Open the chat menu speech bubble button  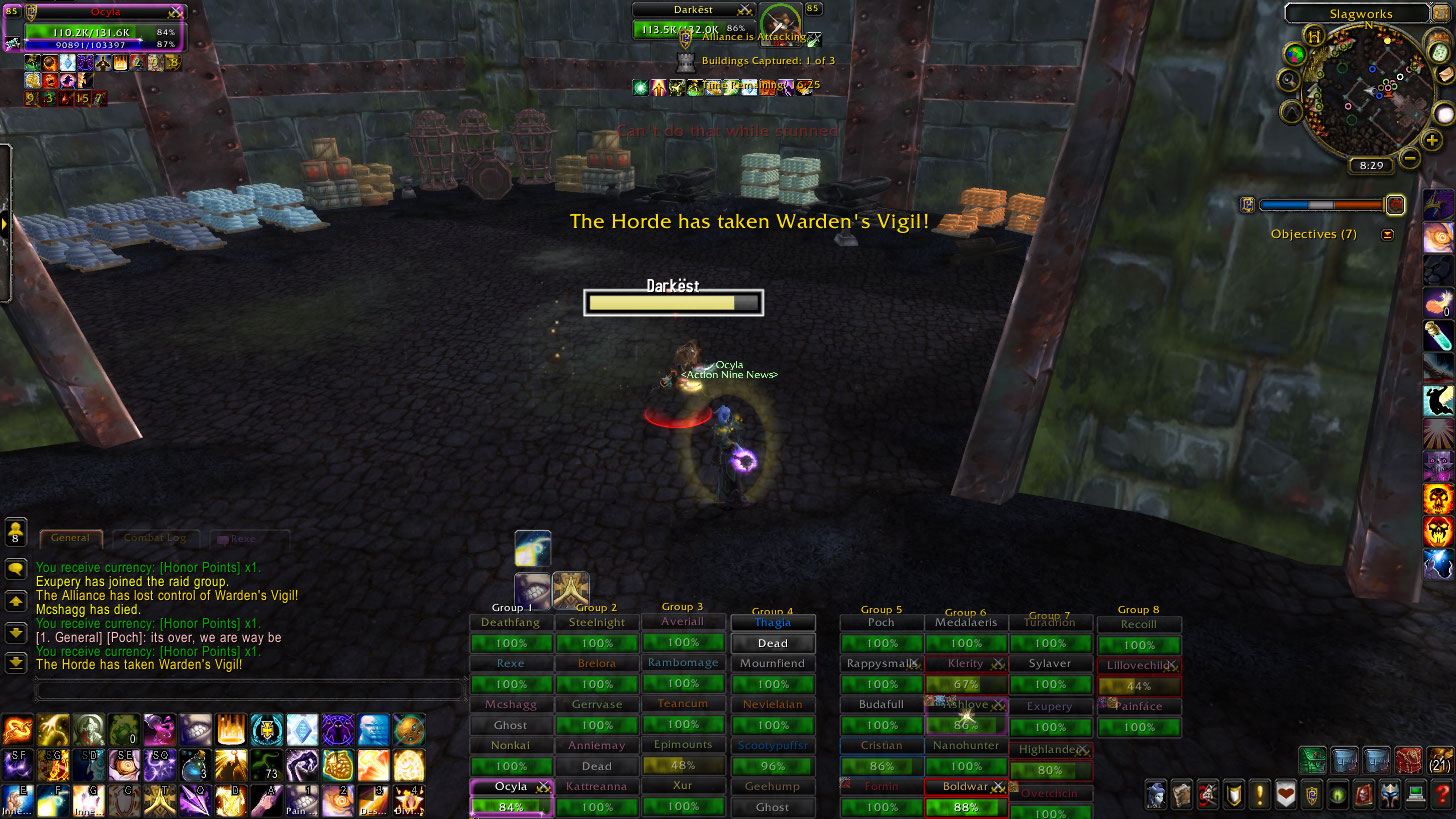(16, 568)
